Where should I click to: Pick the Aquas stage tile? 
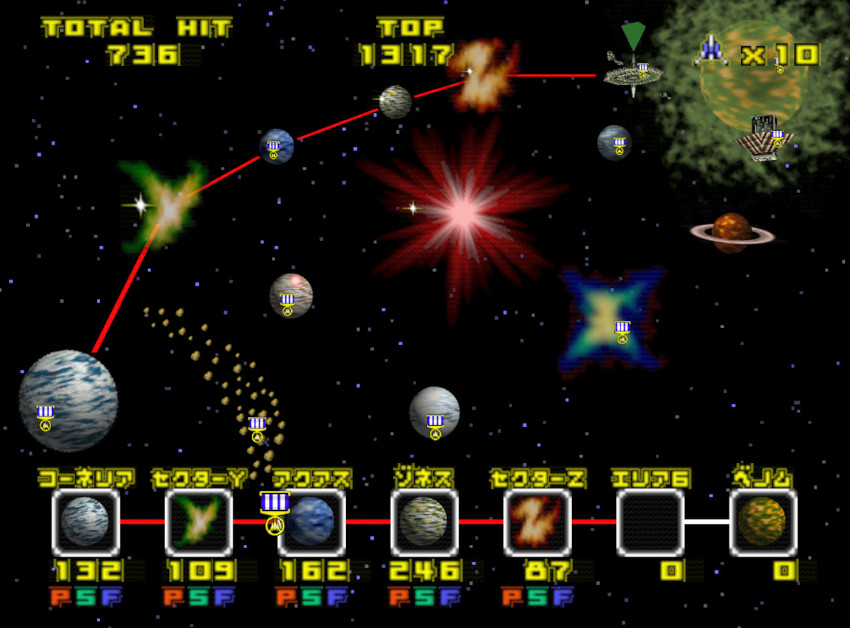(x=312, y=522)
